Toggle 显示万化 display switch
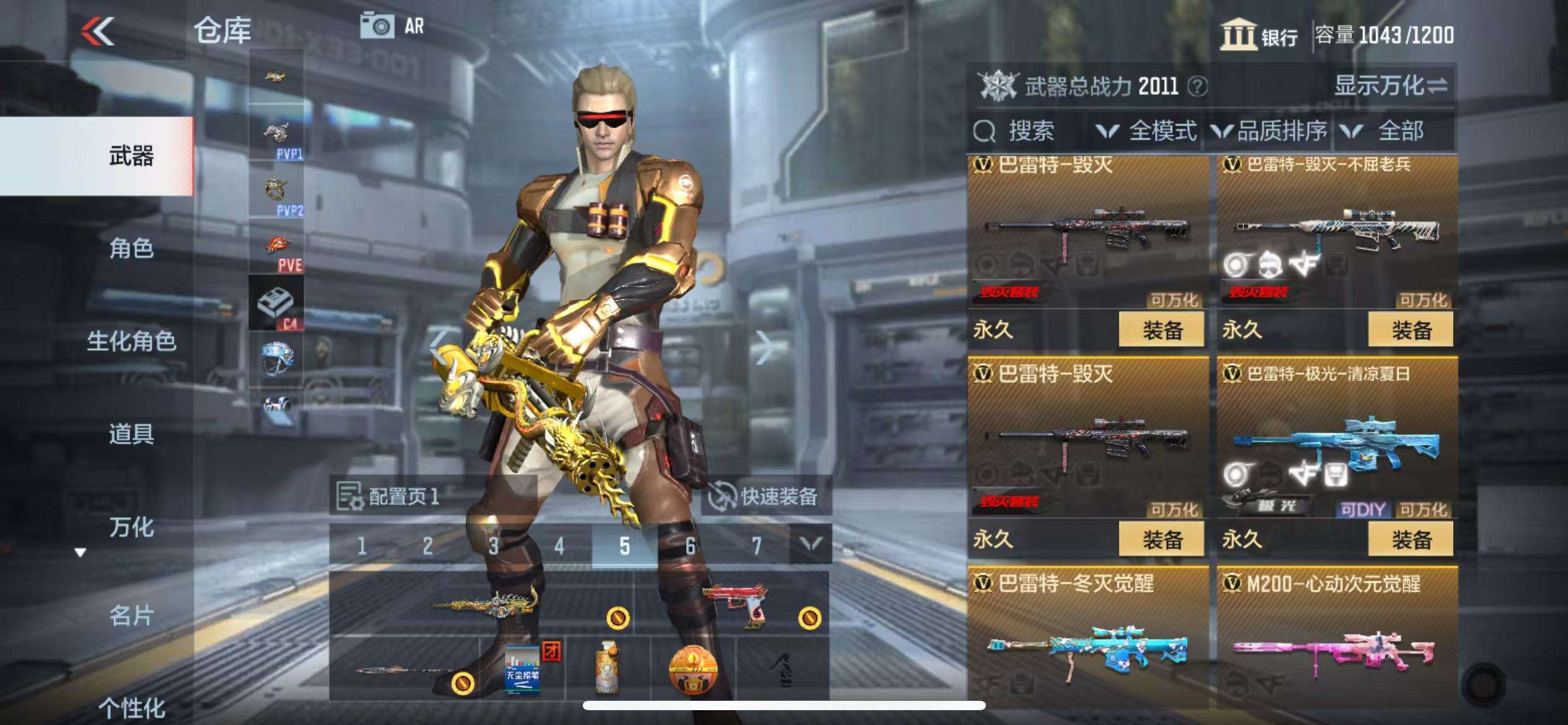 pos(1390,86)
